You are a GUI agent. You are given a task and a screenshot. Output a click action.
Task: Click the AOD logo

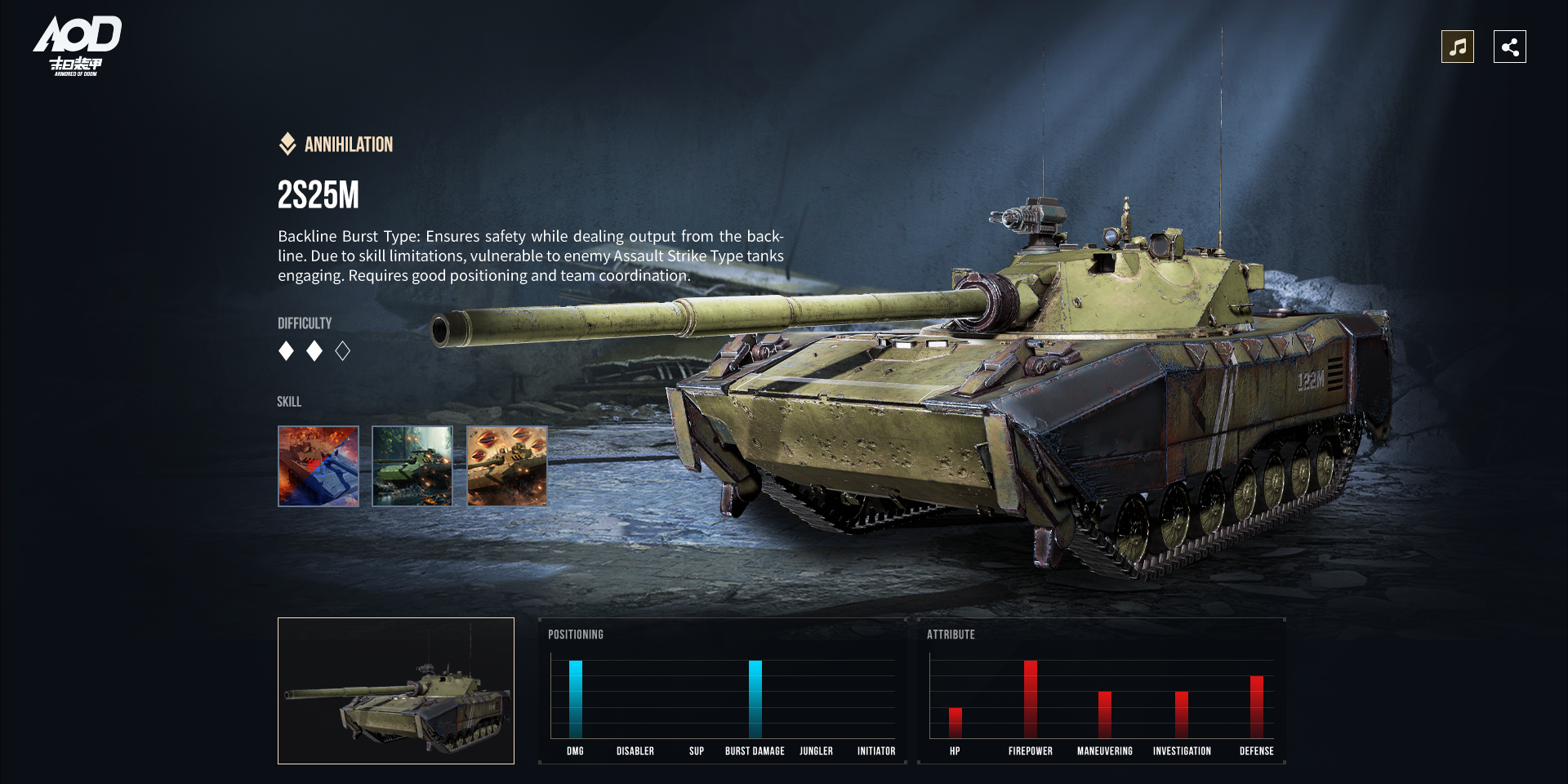[77, 46]
